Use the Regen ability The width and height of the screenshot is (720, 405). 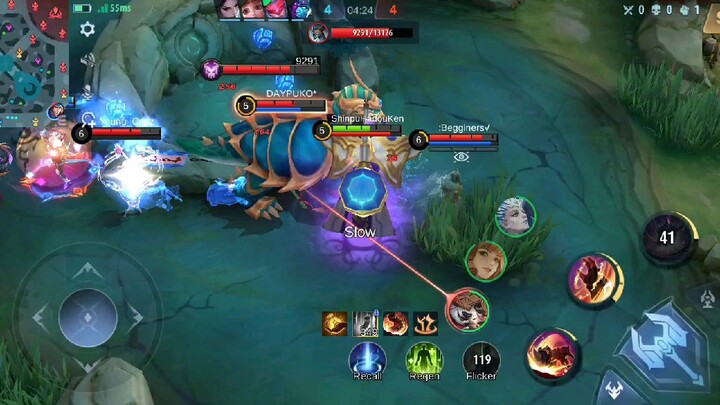(424, 358)
